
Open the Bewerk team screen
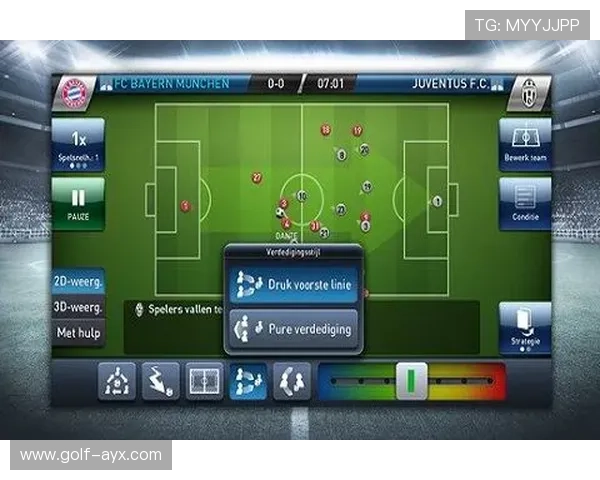click(x=525, y=145)
